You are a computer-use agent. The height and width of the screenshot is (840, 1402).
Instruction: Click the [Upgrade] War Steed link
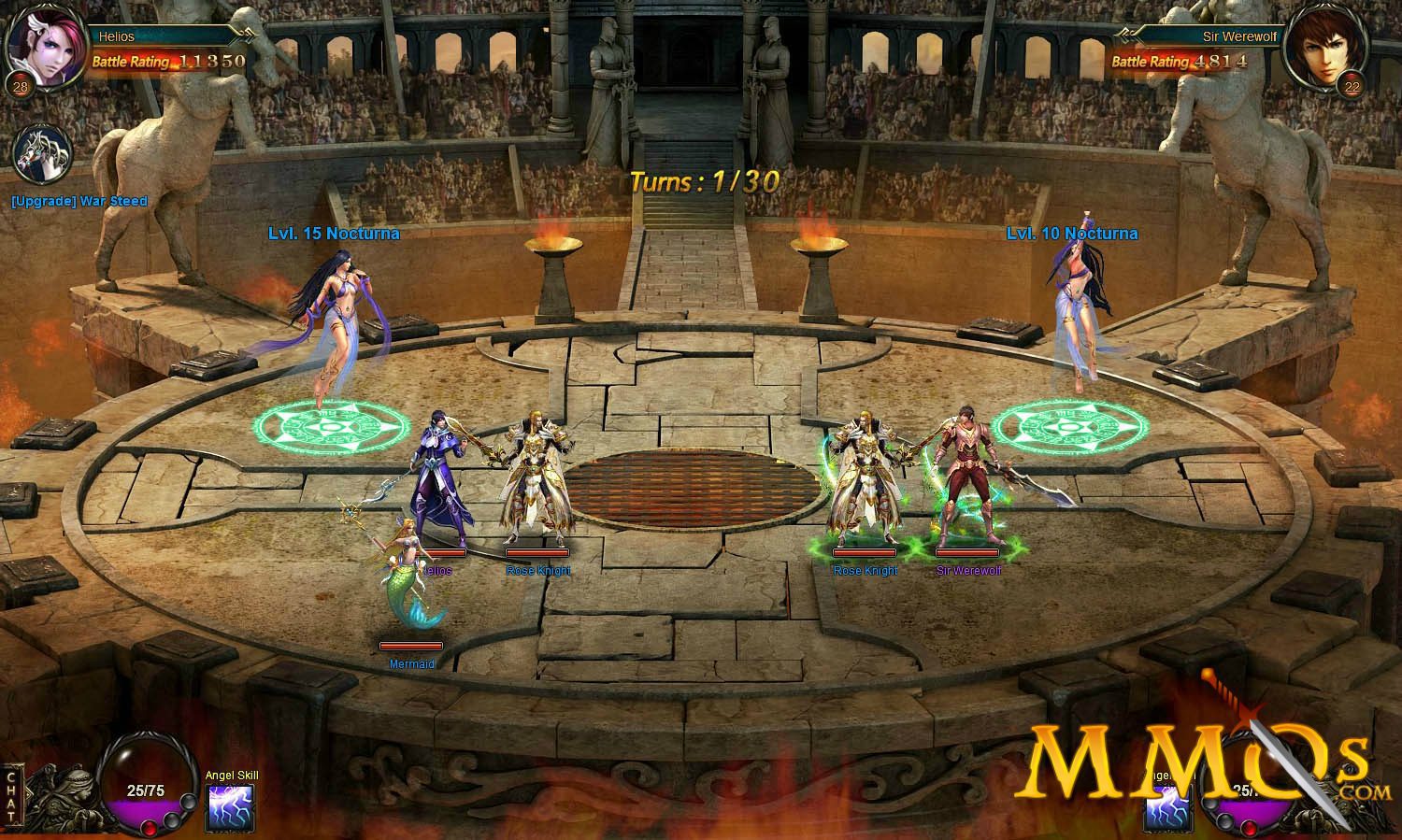pos(79,201)
